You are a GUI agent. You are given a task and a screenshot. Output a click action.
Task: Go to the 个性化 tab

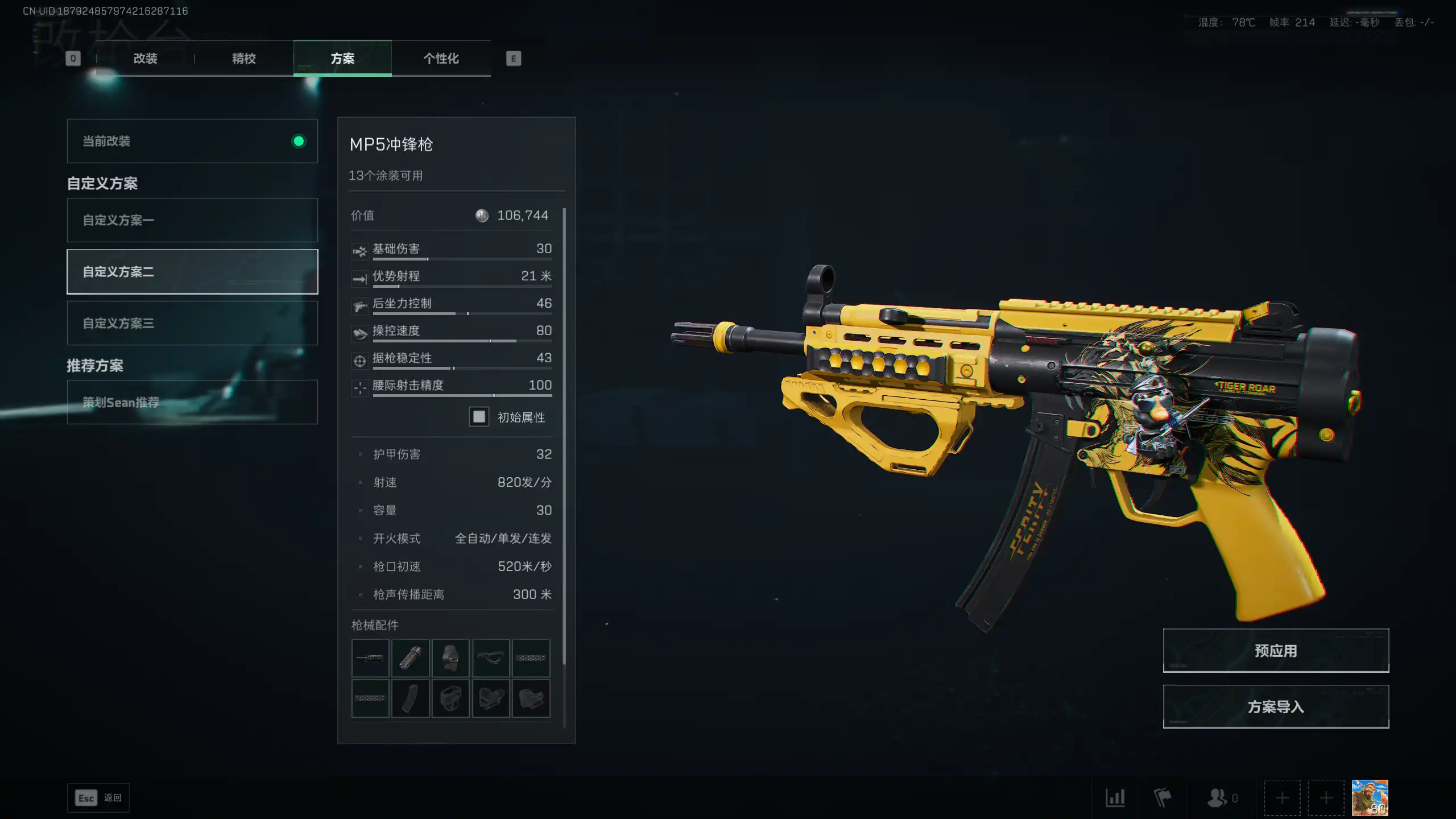click(x=441, y=59)
